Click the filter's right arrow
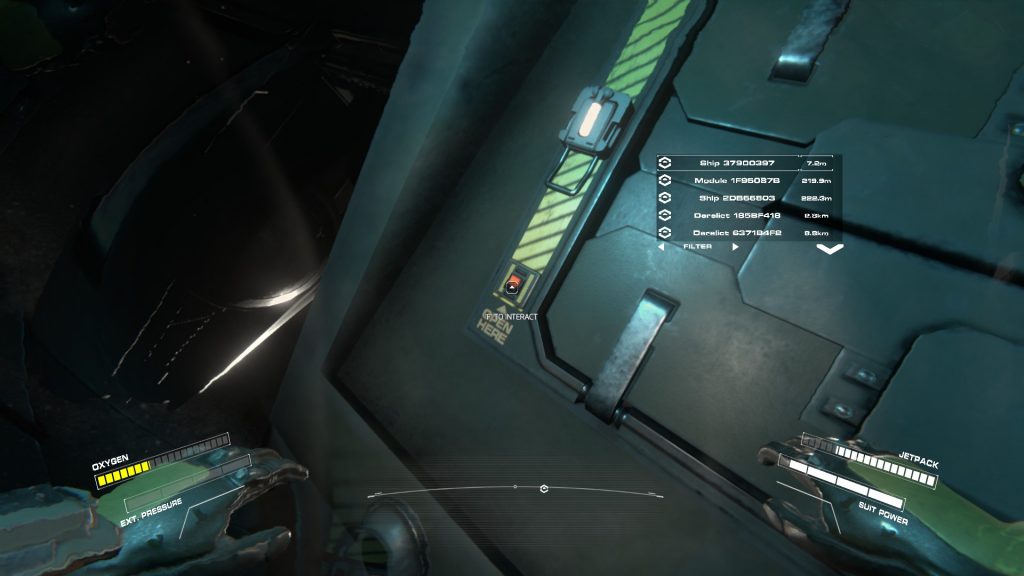Viewport: 1024px width, 576px height. (736, 247)
